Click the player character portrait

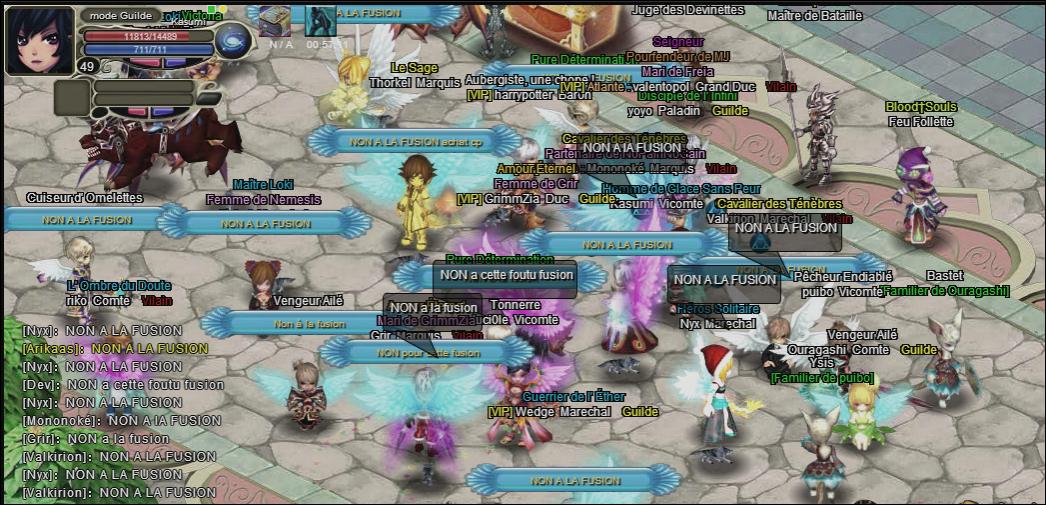(x=40, y=40)
